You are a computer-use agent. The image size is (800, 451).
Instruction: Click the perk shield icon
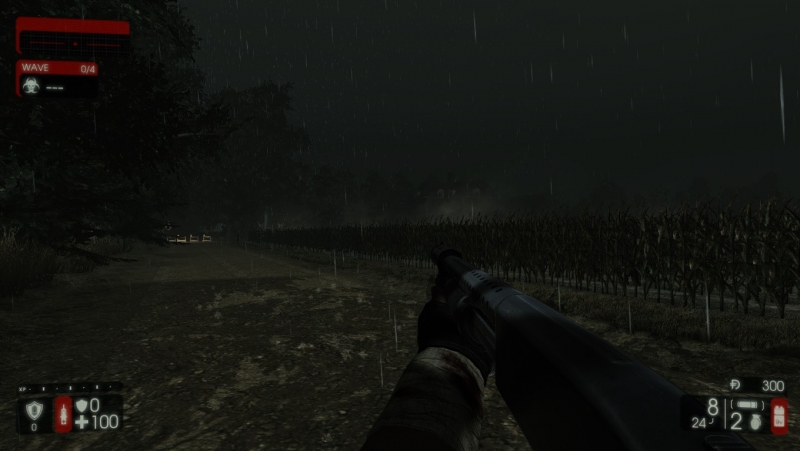[x=33, y=409]
